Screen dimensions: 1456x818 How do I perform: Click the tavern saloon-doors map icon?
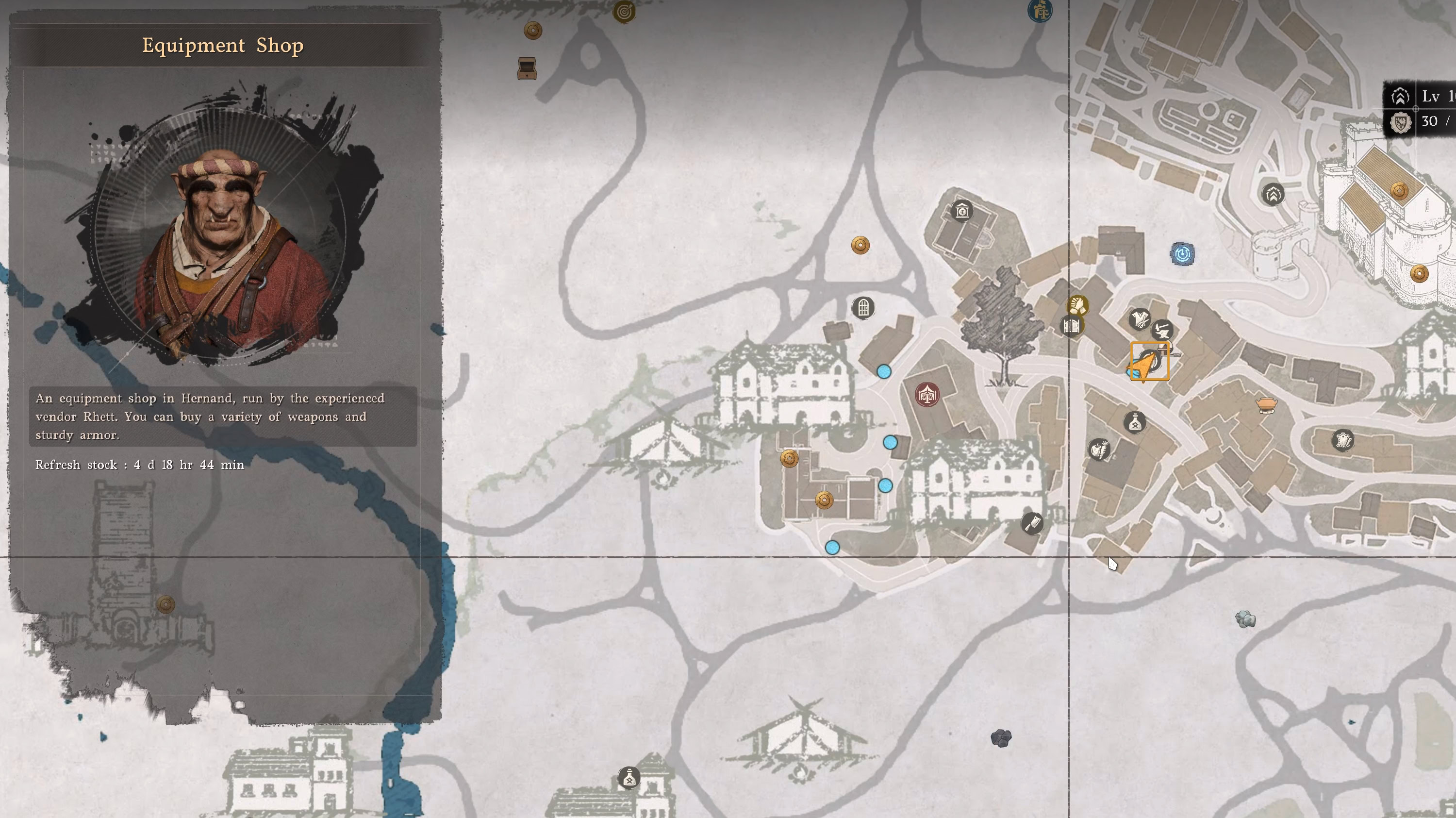point(1072,327)
